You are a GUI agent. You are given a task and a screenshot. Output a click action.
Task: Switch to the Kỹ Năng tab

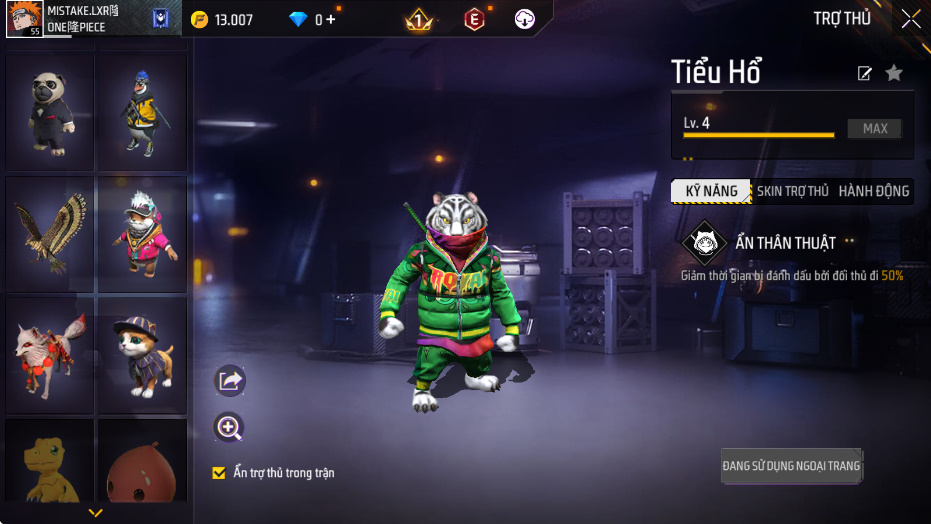coord(711,191)
